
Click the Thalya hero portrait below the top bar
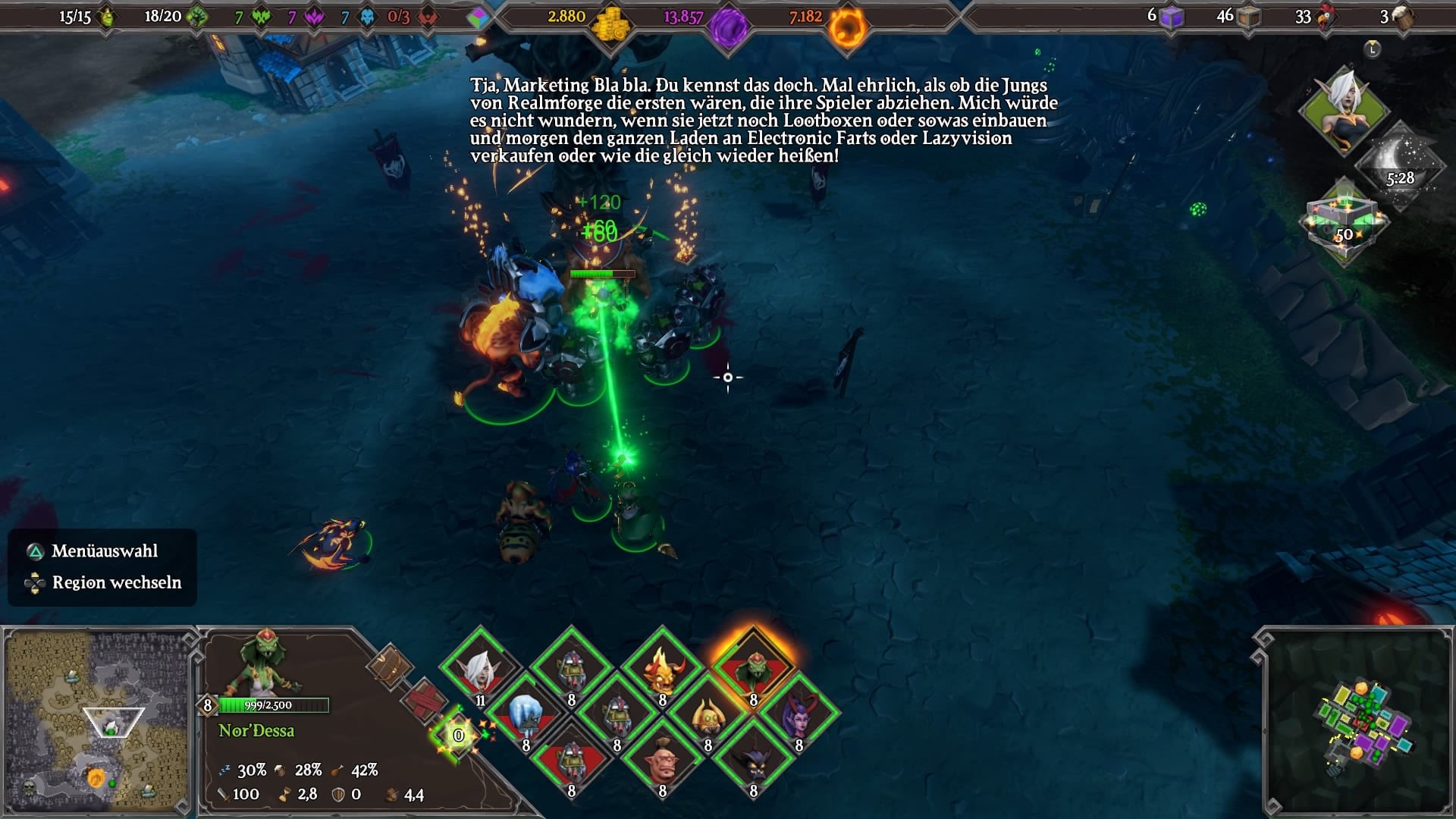(1344, 111)
